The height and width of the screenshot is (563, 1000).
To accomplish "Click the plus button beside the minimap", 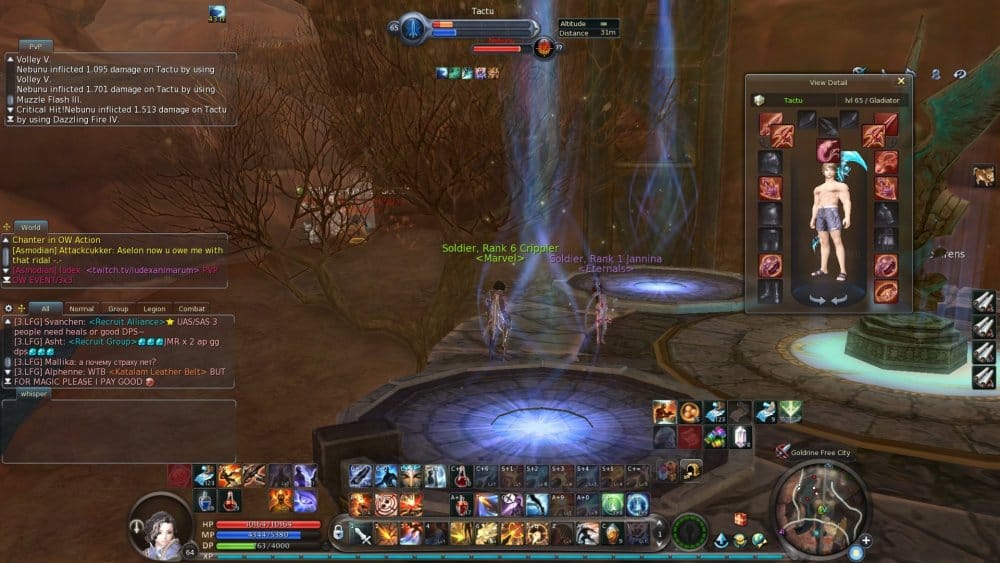I will [x=865, y=541].
